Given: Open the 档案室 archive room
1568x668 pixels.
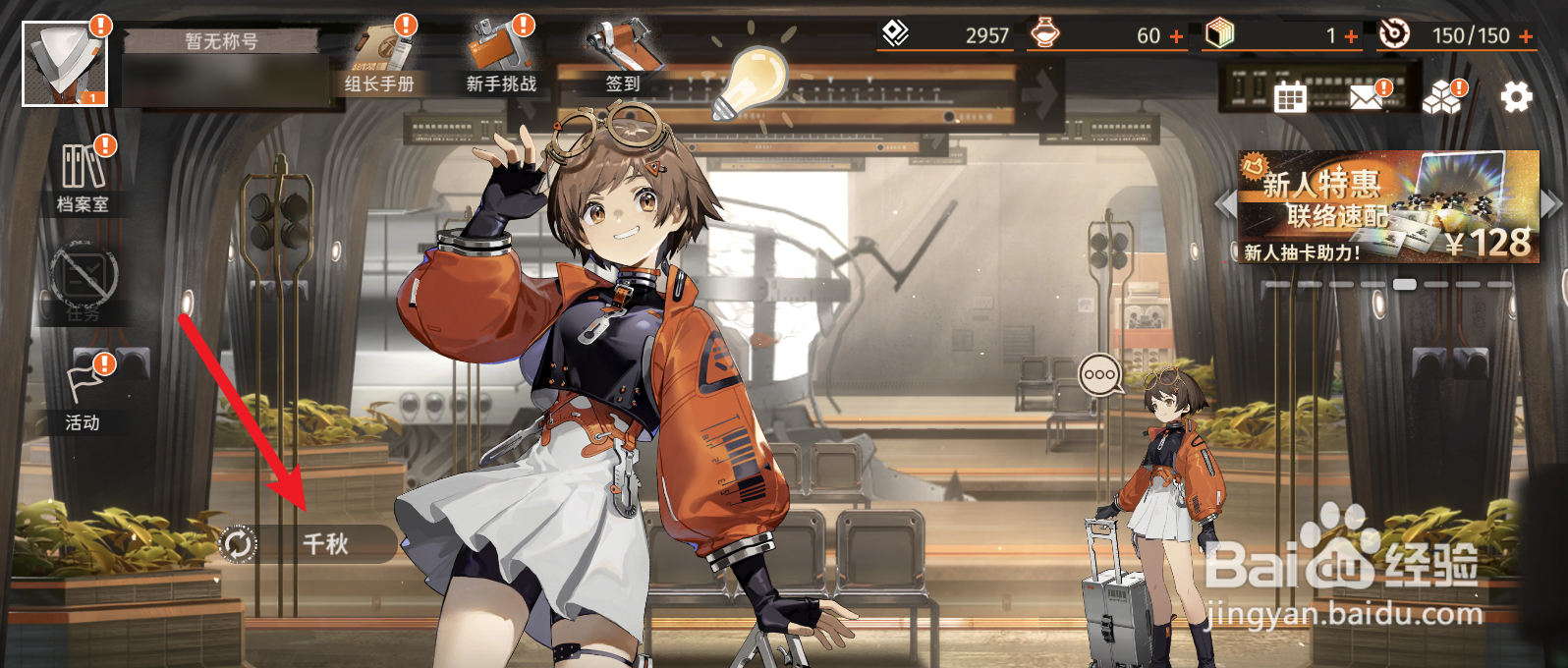Looking at the screenshot, I should tap(84, 177).
